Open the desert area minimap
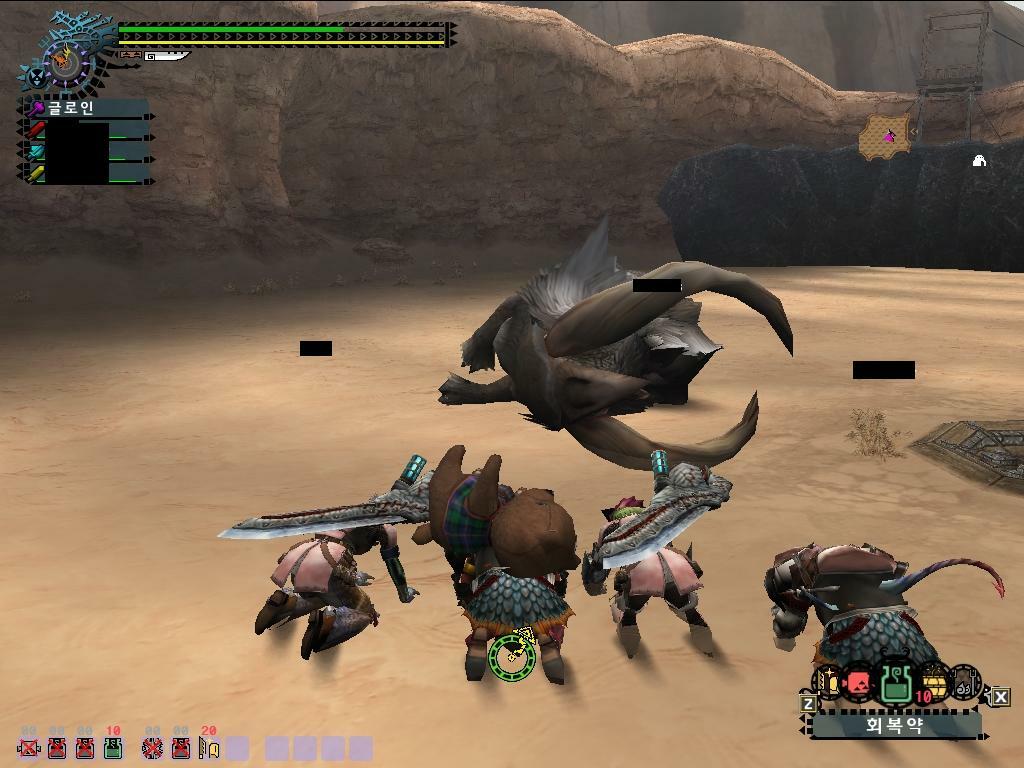The height and width of the screenshot is (768, 1024). [x=884, y=136]
